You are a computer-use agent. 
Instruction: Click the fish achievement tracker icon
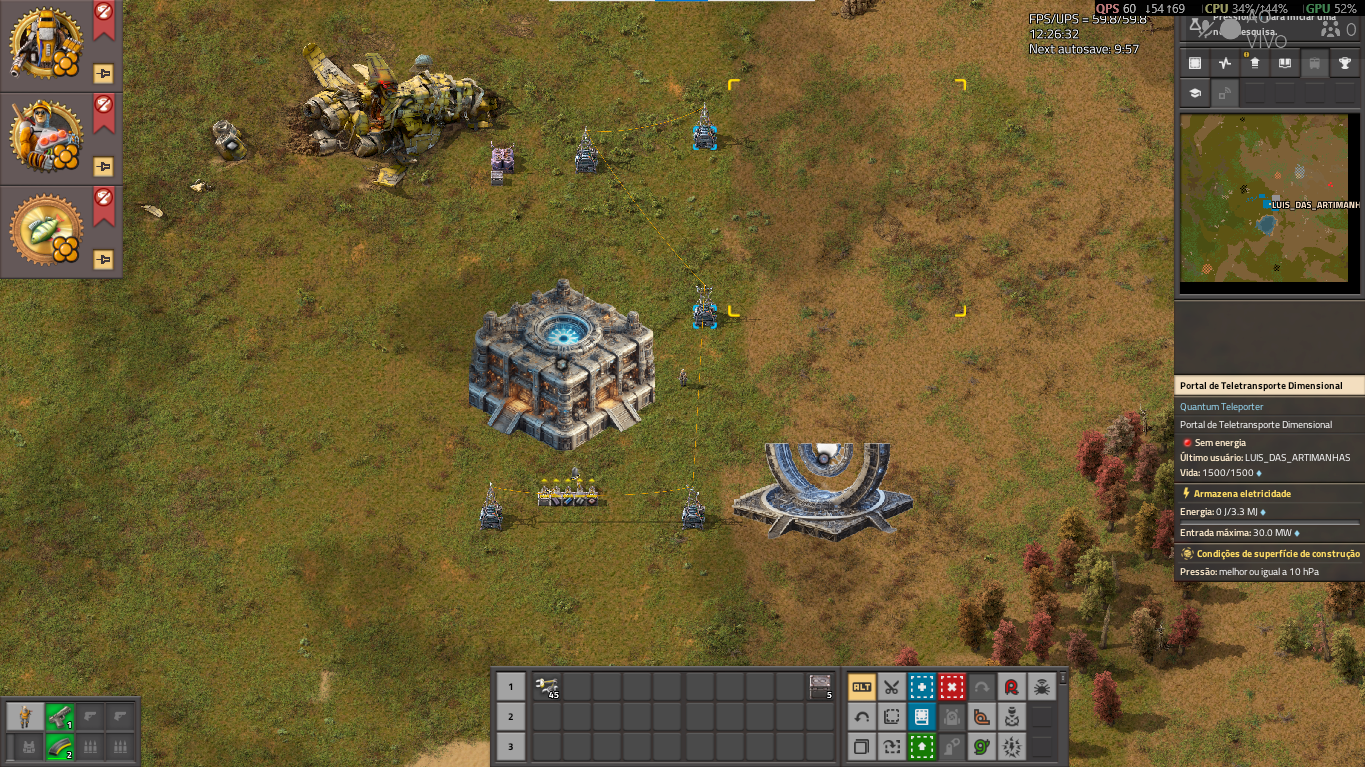pos(46,232)
